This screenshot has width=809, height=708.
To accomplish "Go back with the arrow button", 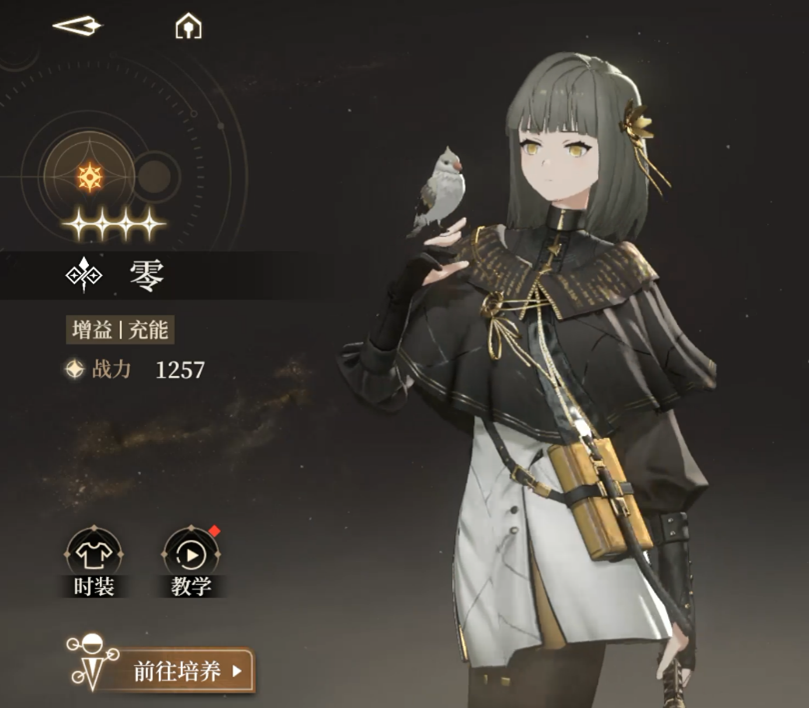I will point(77,26).
